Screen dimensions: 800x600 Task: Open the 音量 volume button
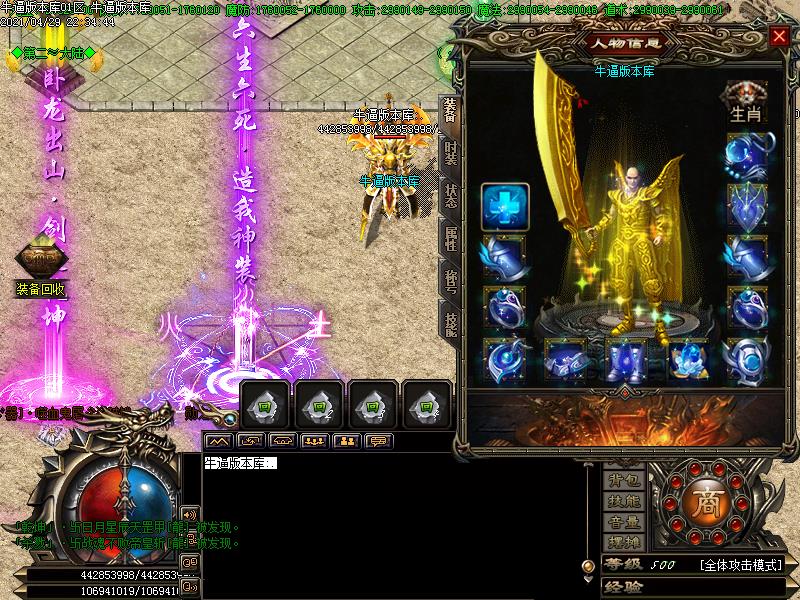[624, 522]
